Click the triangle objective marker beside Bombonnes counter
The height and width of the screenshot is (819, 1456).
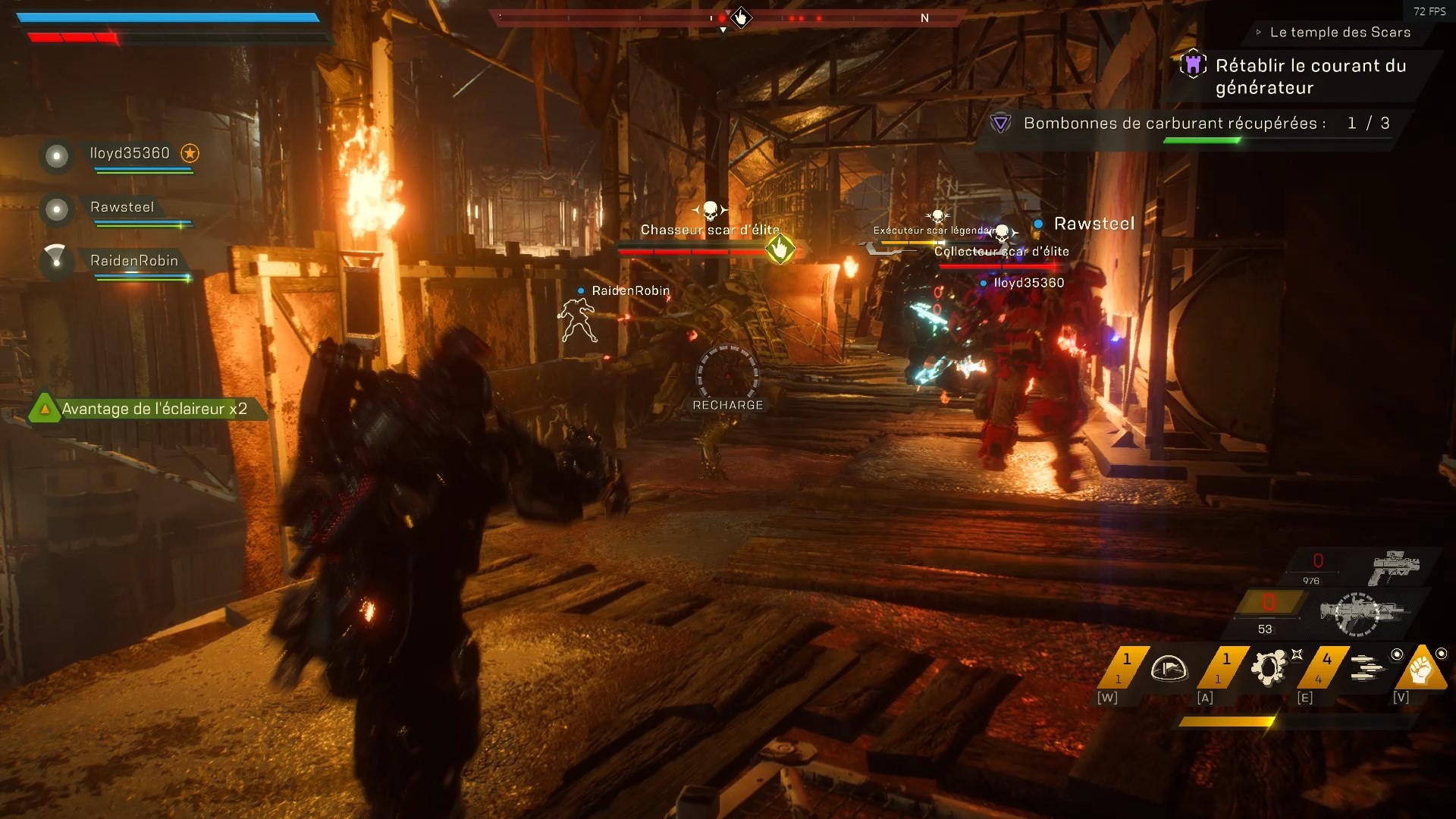1003,122
